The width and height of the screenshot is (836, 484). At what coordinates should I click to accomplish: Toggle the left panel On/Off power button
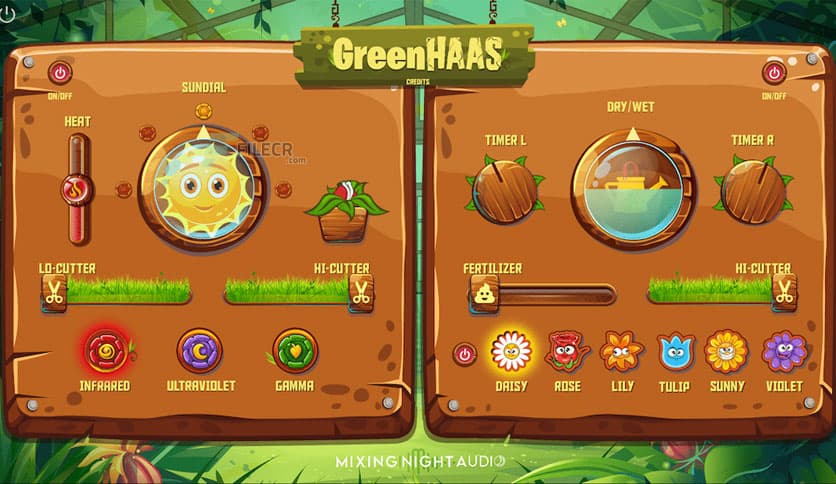[61, 72]
